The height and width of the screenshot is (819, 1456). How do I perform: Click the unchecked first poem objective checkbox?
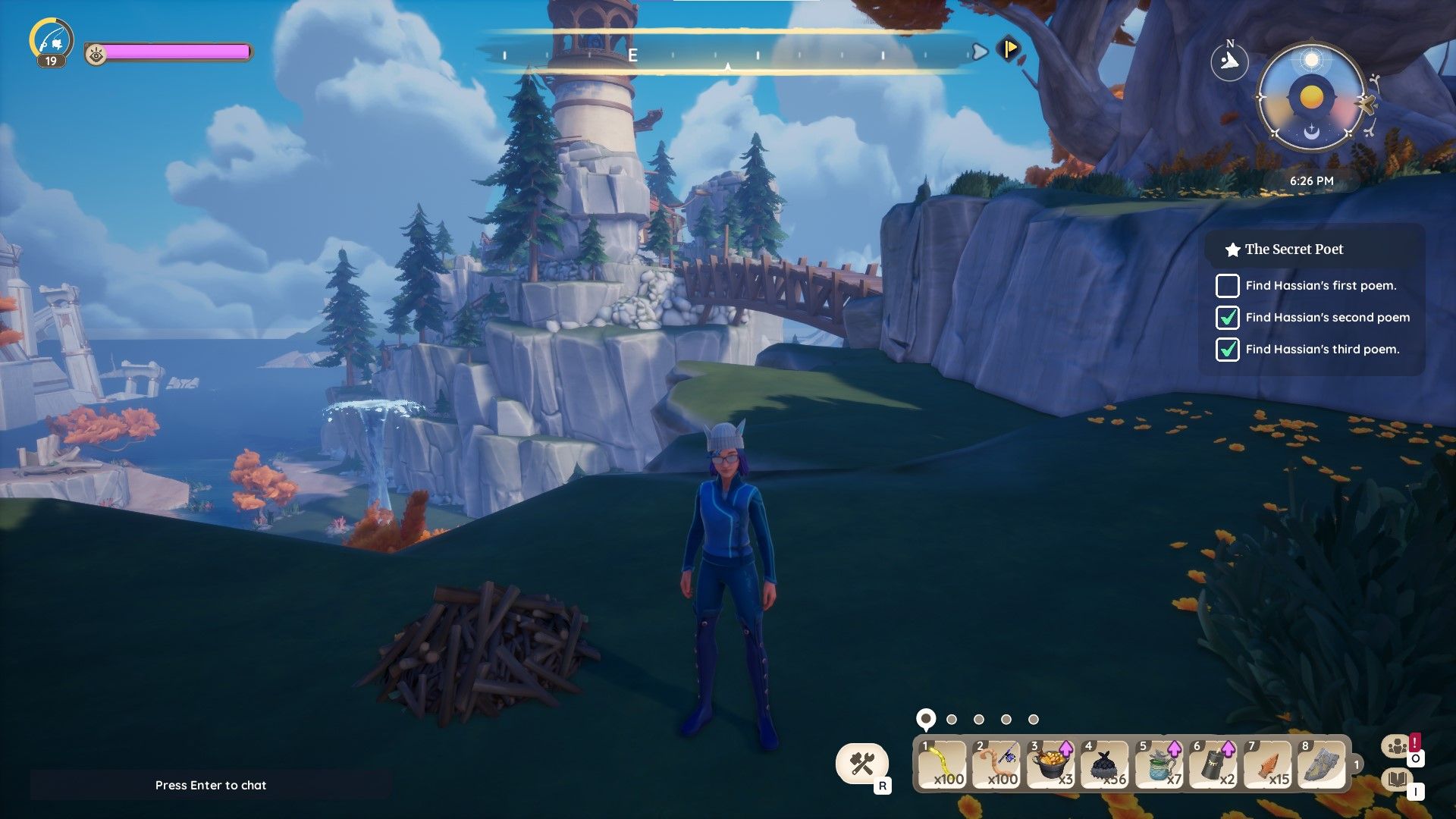[x=1227, y=286]
